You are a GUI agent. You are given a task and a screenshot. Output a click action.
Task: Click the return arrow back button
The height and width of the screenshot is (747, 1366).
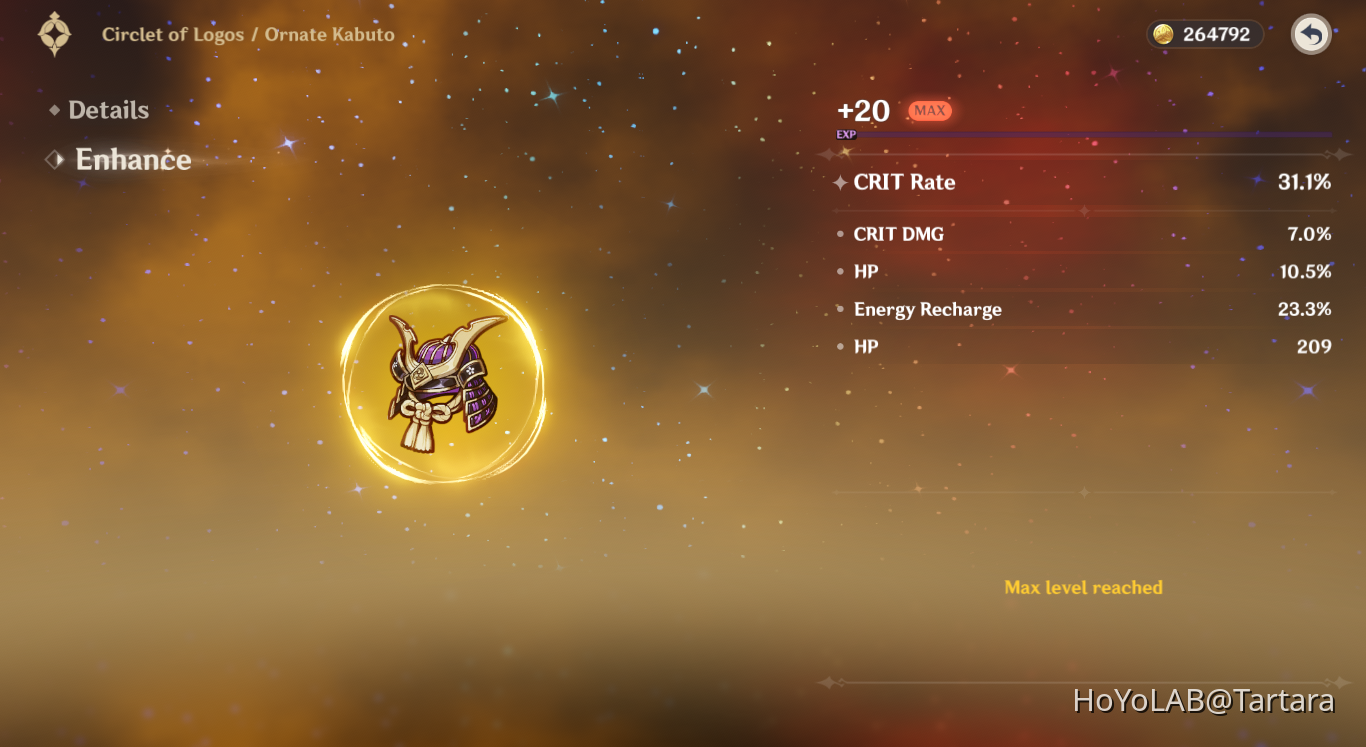[1311, 35]
